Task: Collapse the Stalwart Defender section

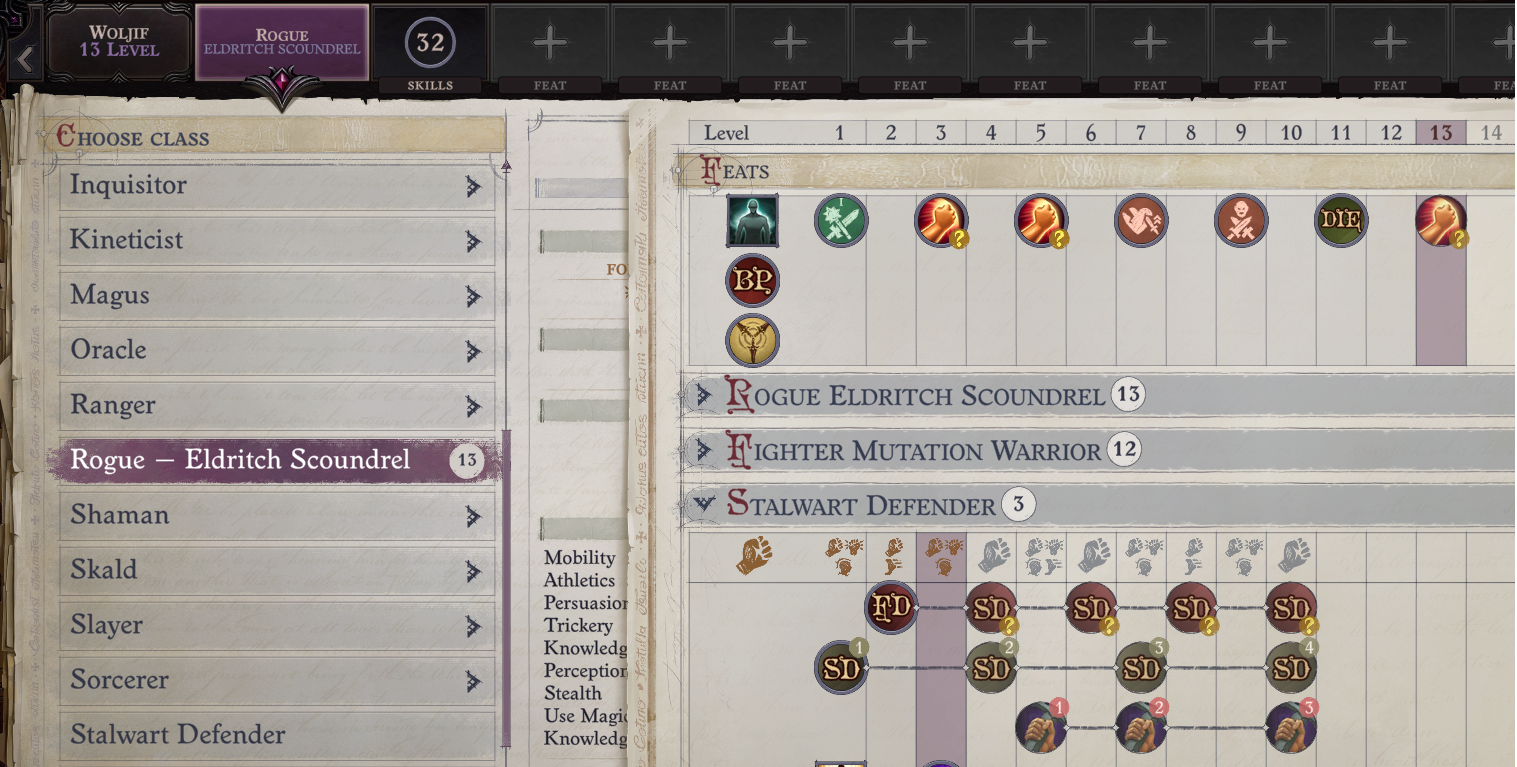Action: pos(706,504)
